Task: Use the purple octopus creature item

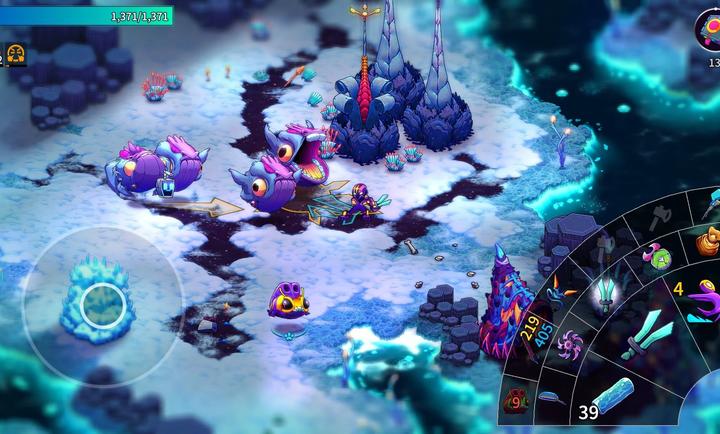Action: coord(702,297)
